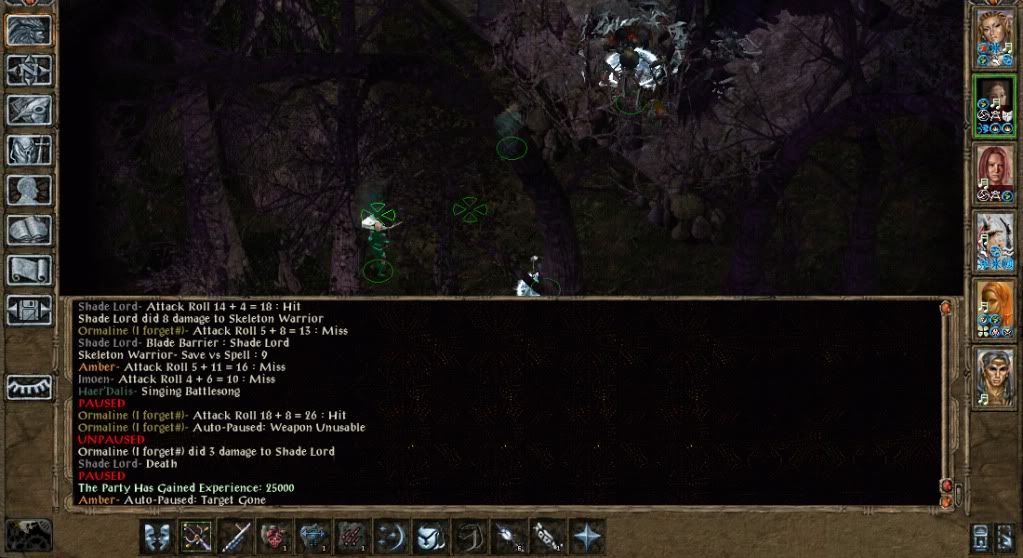Use the red skull quick spell

[x=274, y=536]
